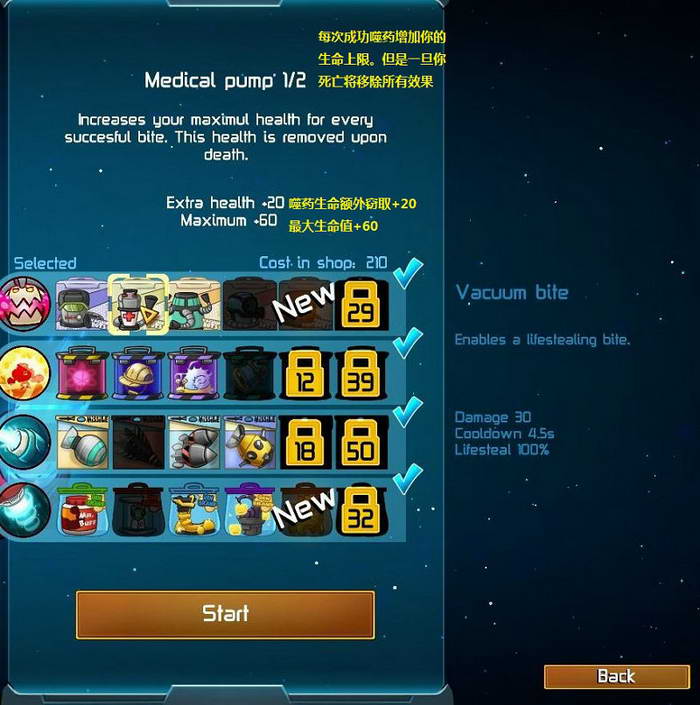Select the Mr. Buff jar upgrade
The width and height of the screenshot is (700, 705).
pos(81,510)
